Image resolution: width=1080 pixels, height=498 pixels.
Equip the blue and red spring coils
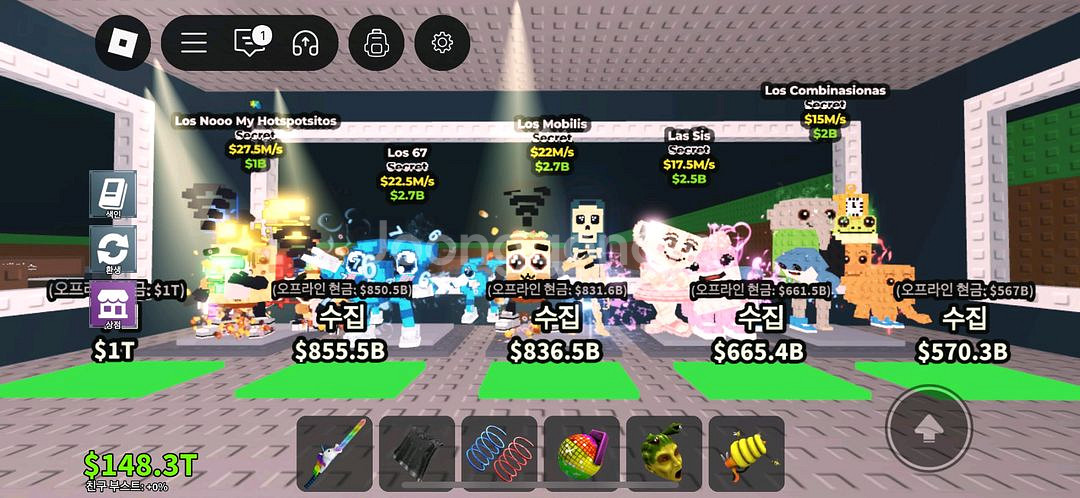499,452
